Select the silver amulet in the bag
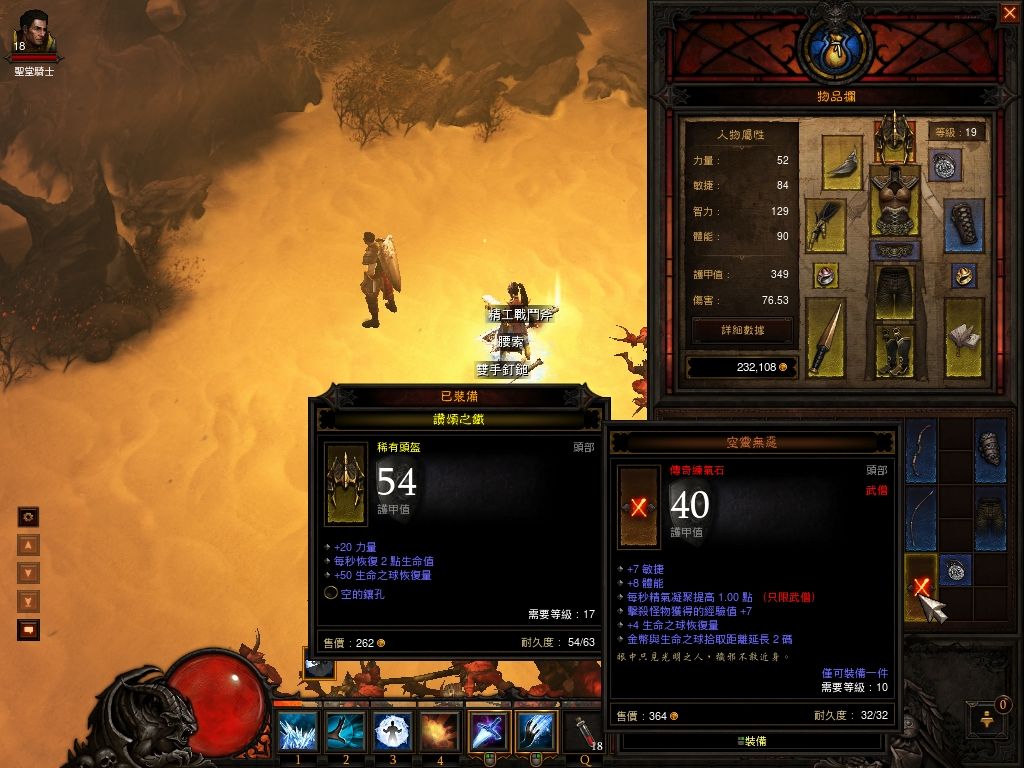Viewport: 1024px width, 768px height. (x=955, y=569)
